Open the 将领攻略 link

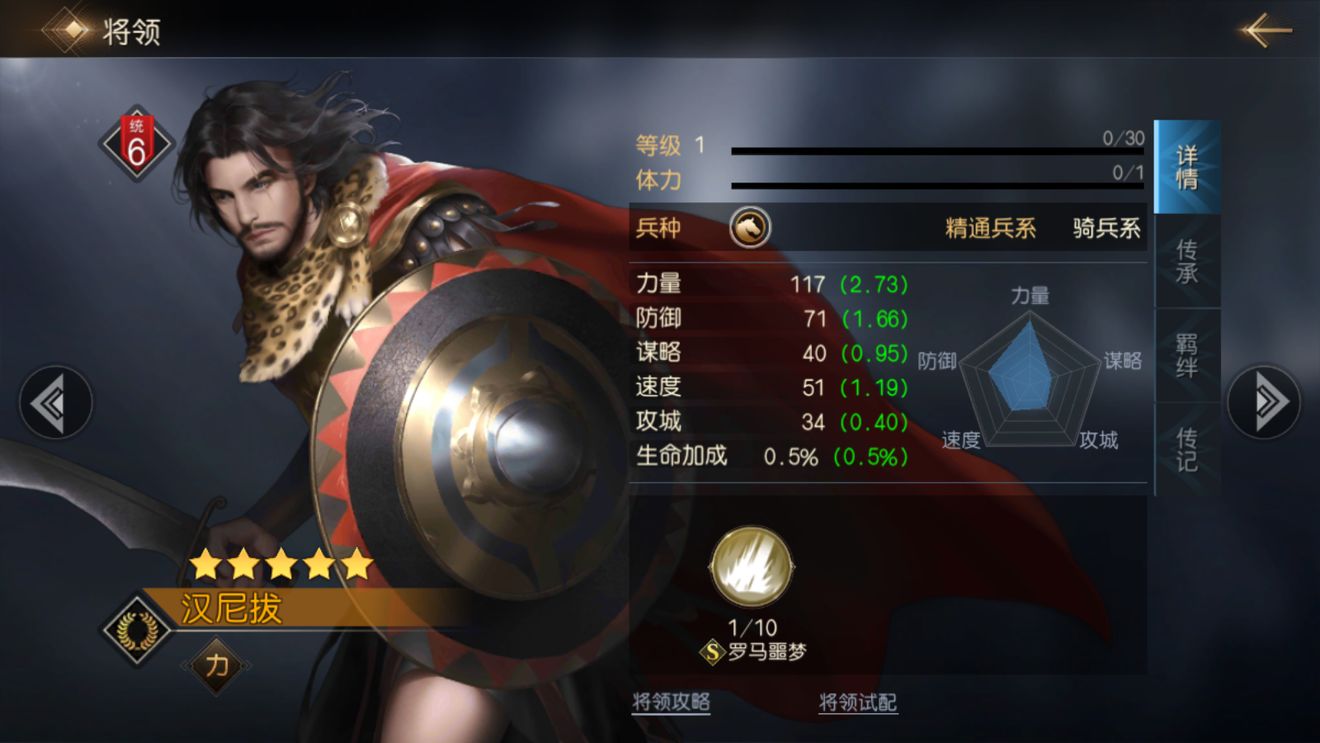click(671, 702)
